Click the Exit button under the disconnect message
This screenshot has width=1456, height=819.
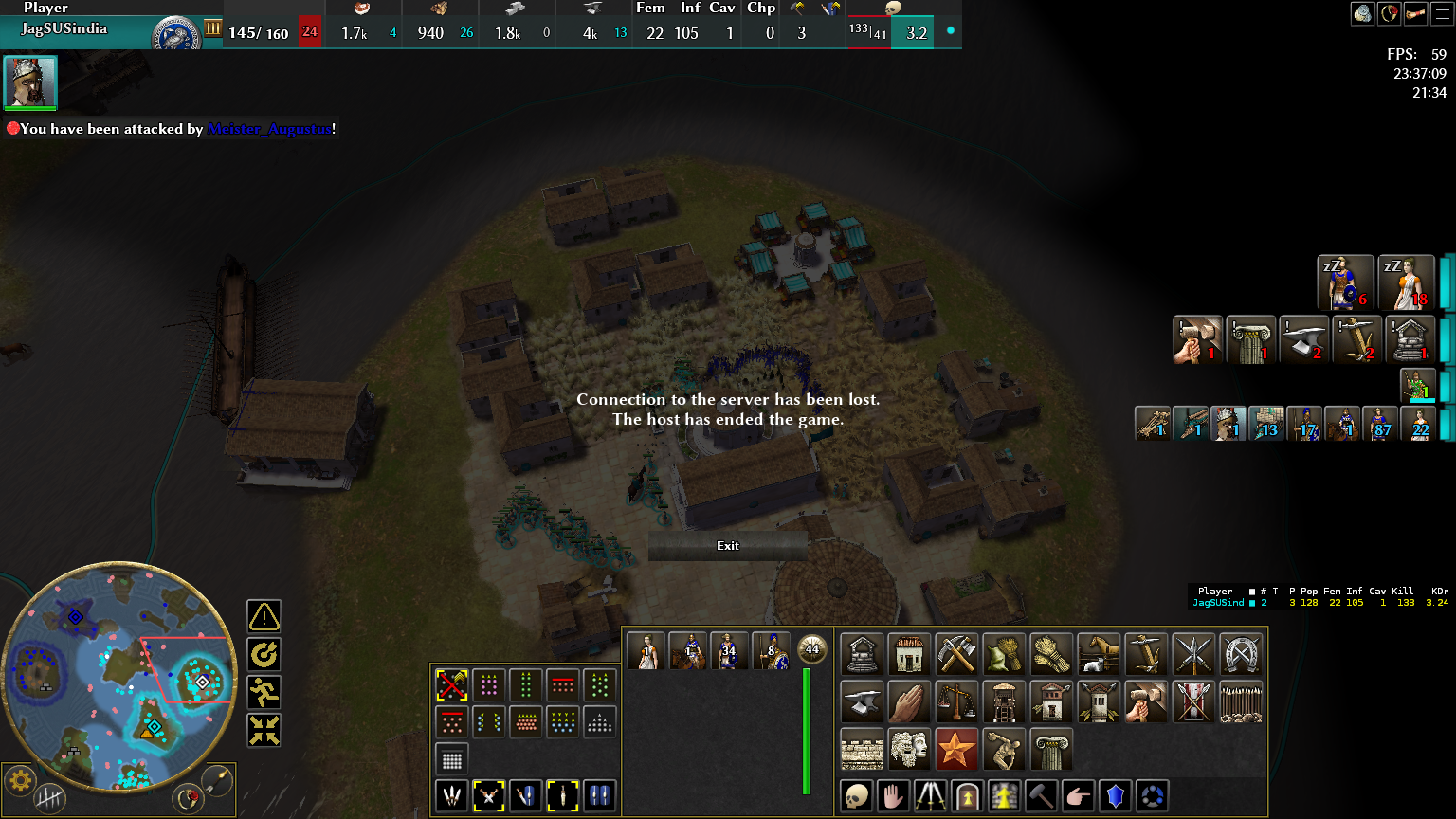click(x=728, y=546)
